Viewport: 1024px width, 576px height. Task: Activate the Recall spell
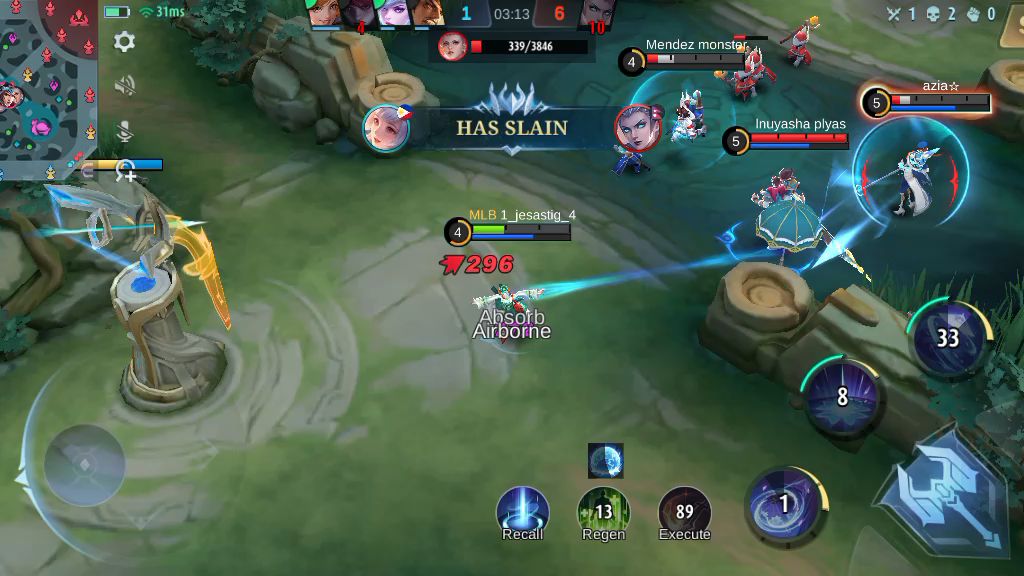pos(522,511)
